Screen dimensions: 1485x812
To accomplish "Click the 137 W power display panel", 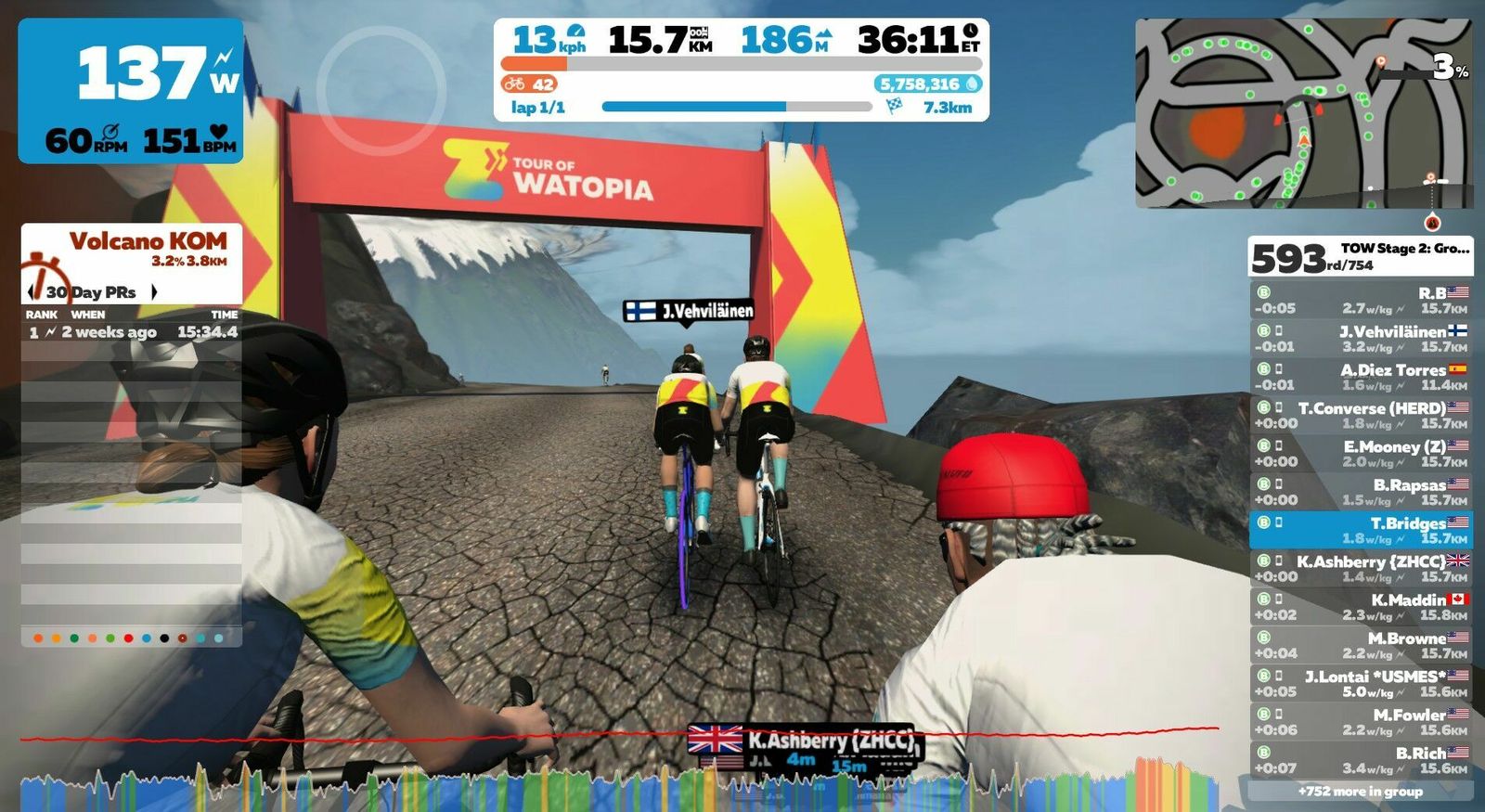I will 131,90.
